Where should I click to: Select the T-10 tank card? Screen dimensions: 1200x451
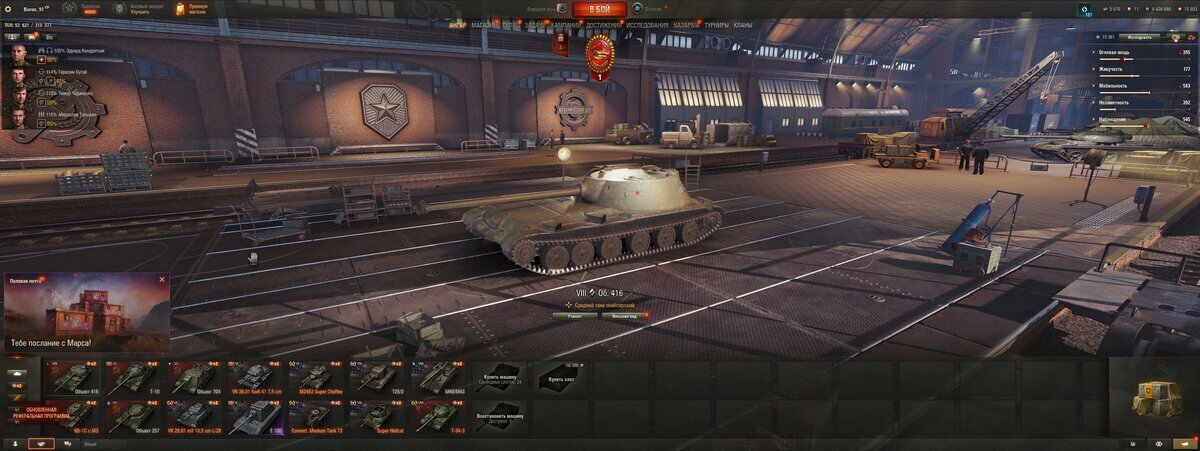point(133,378)
